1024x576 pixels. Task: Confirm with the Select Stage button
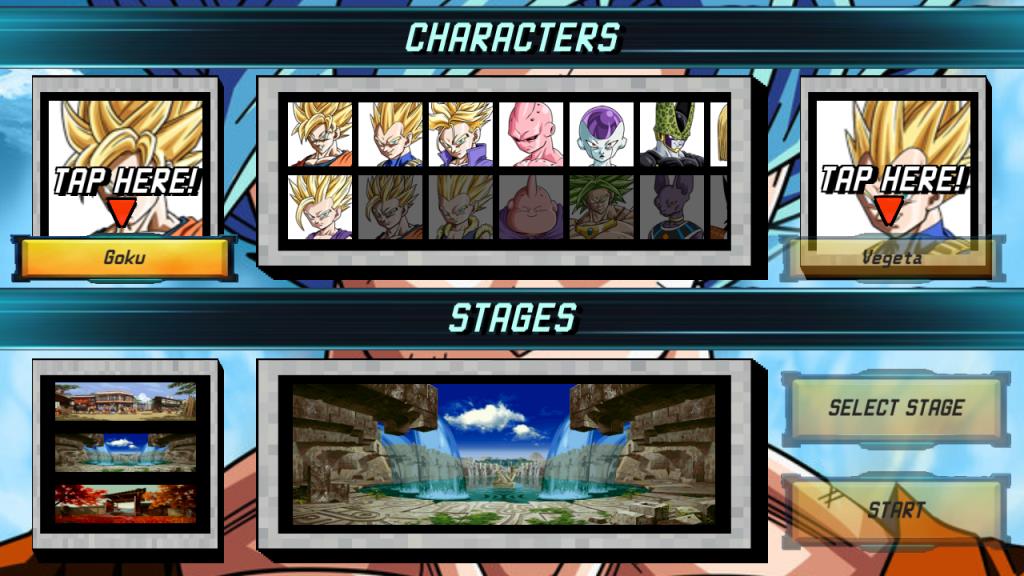895,408
